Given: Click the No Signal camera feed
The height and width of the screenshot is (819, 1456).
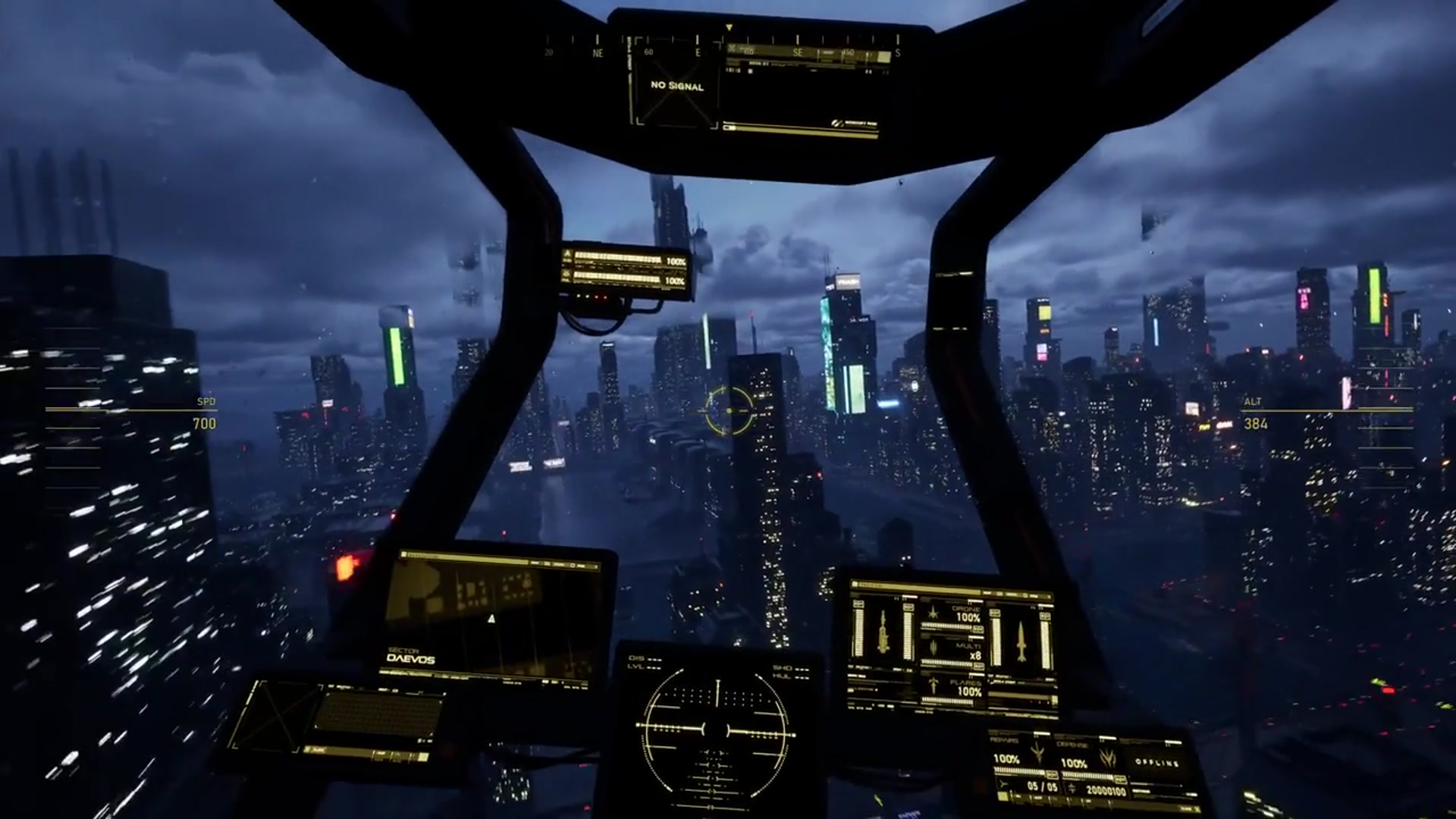Looking at the screenshot, I should click(676, 86).
